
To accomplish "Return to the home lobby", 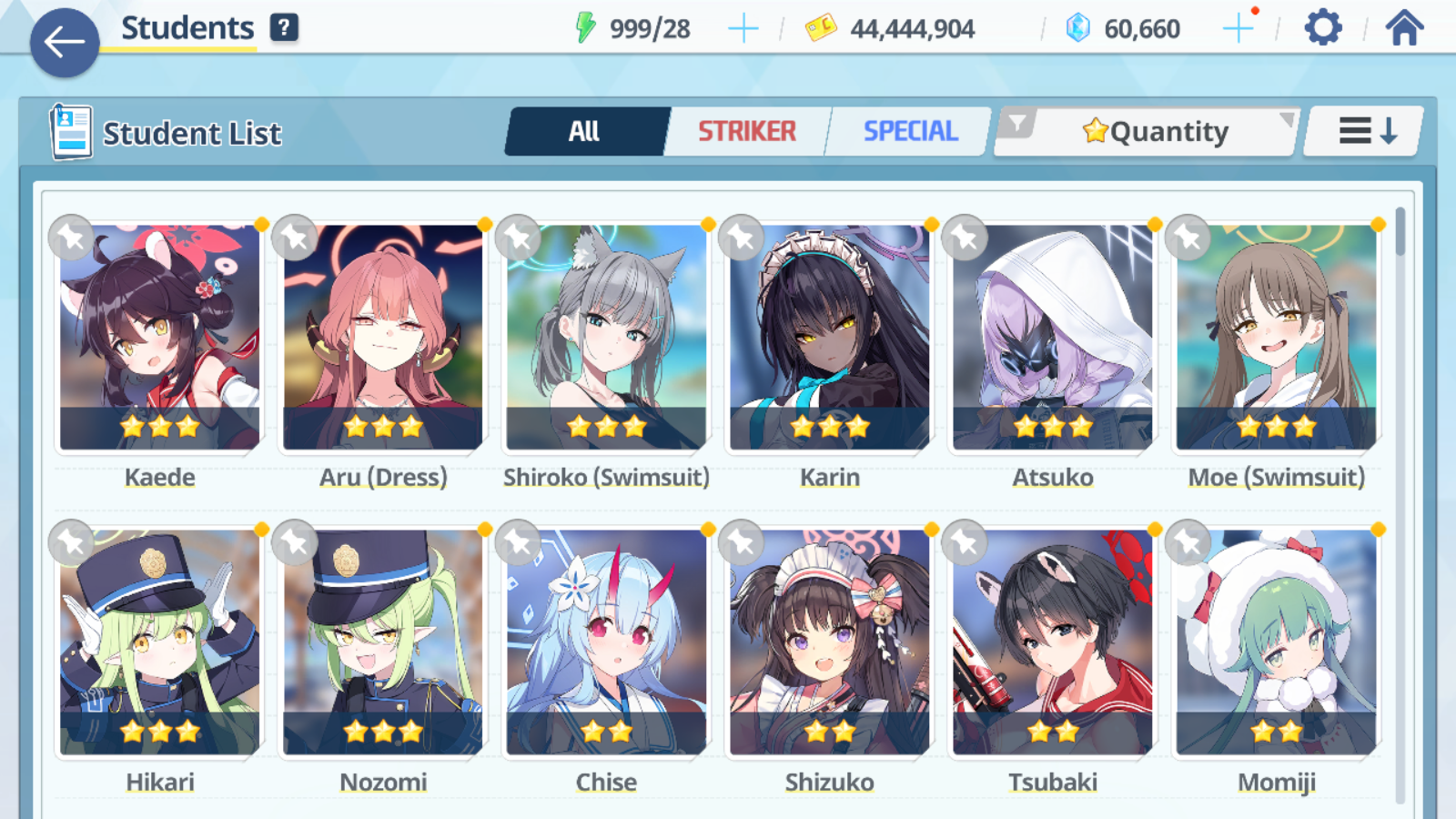I will coord(1404,28).
